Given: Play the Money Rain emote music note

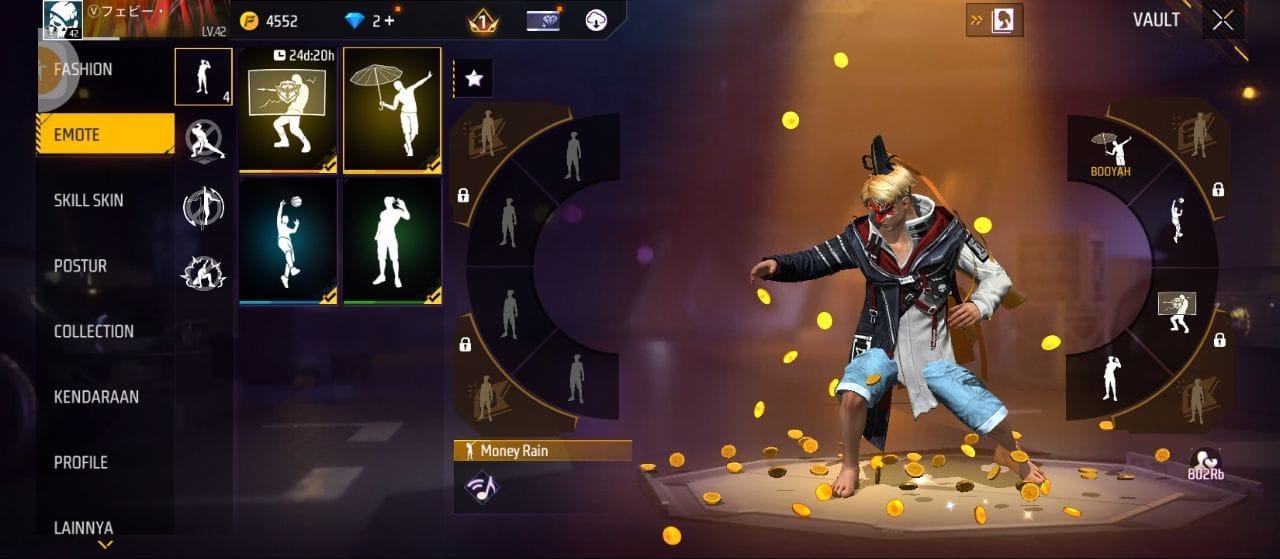Looking at the screenshot, I should pos(482,487).
